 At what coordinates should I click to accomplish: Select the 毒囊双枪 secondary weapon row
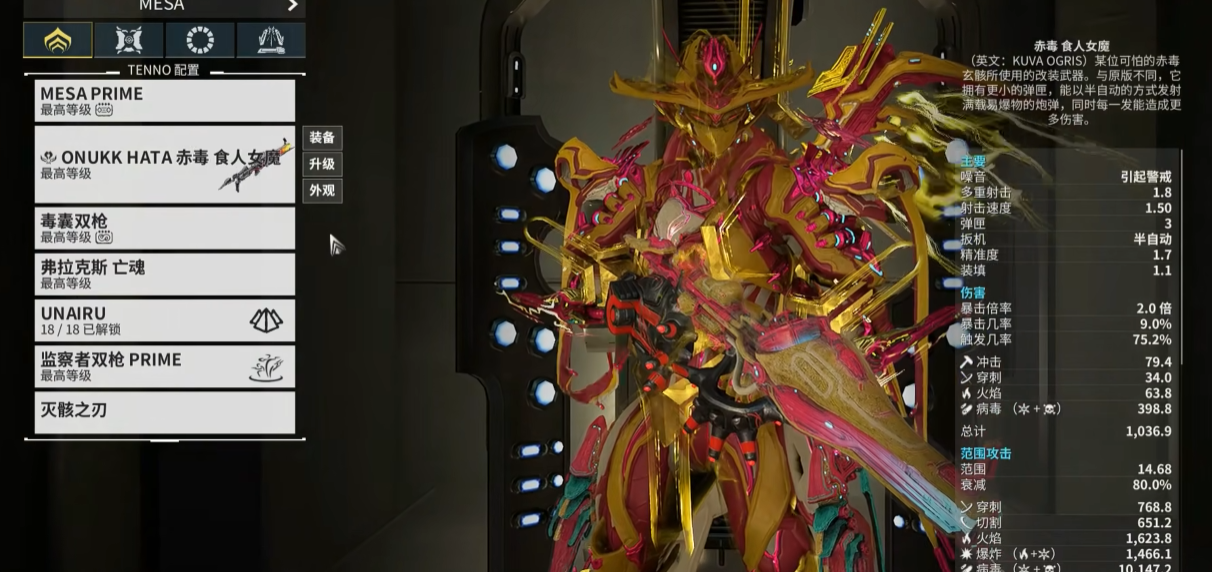coord(165,228)
